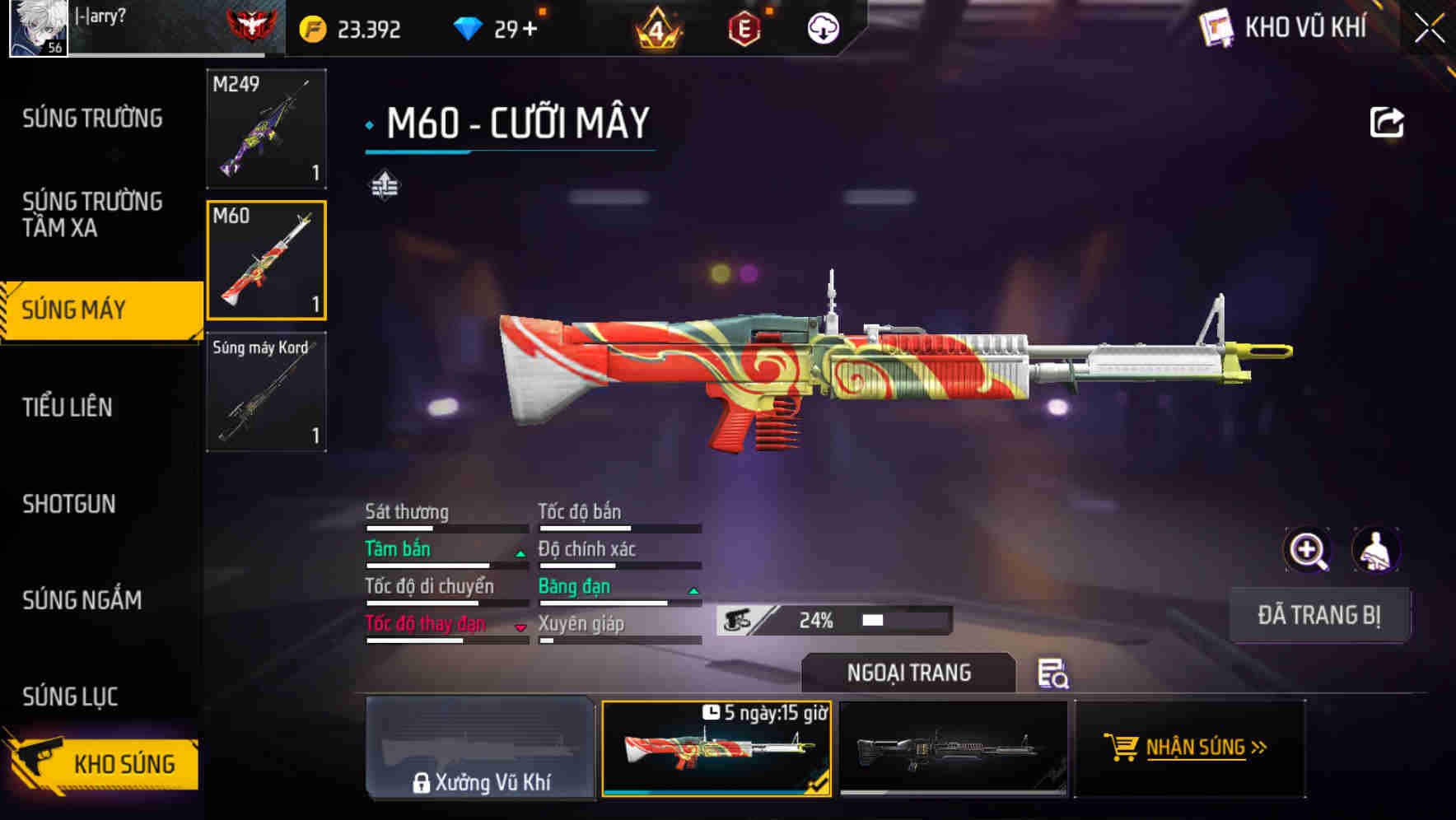
Task: Open the skin preview list icon beside NGOẠI TRANG
Action: (x=1055, y=673)
